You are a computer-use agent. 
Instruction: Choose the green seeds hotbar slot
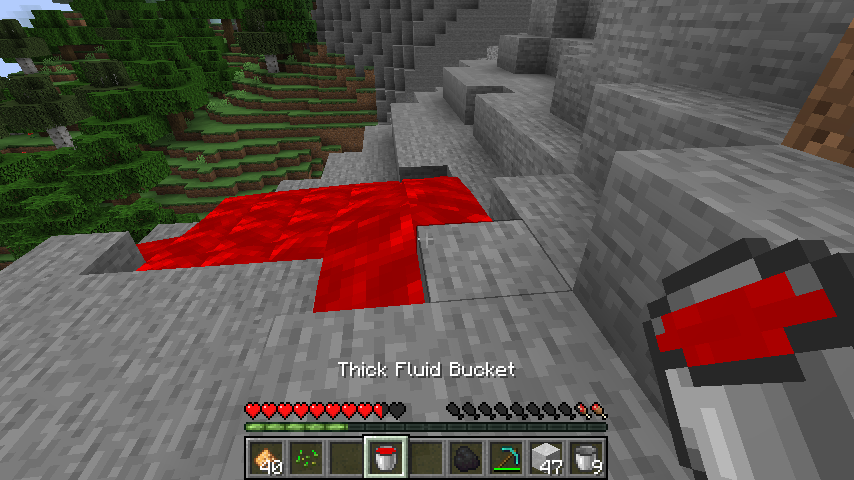pyautogui.click(x=306, y=458)
